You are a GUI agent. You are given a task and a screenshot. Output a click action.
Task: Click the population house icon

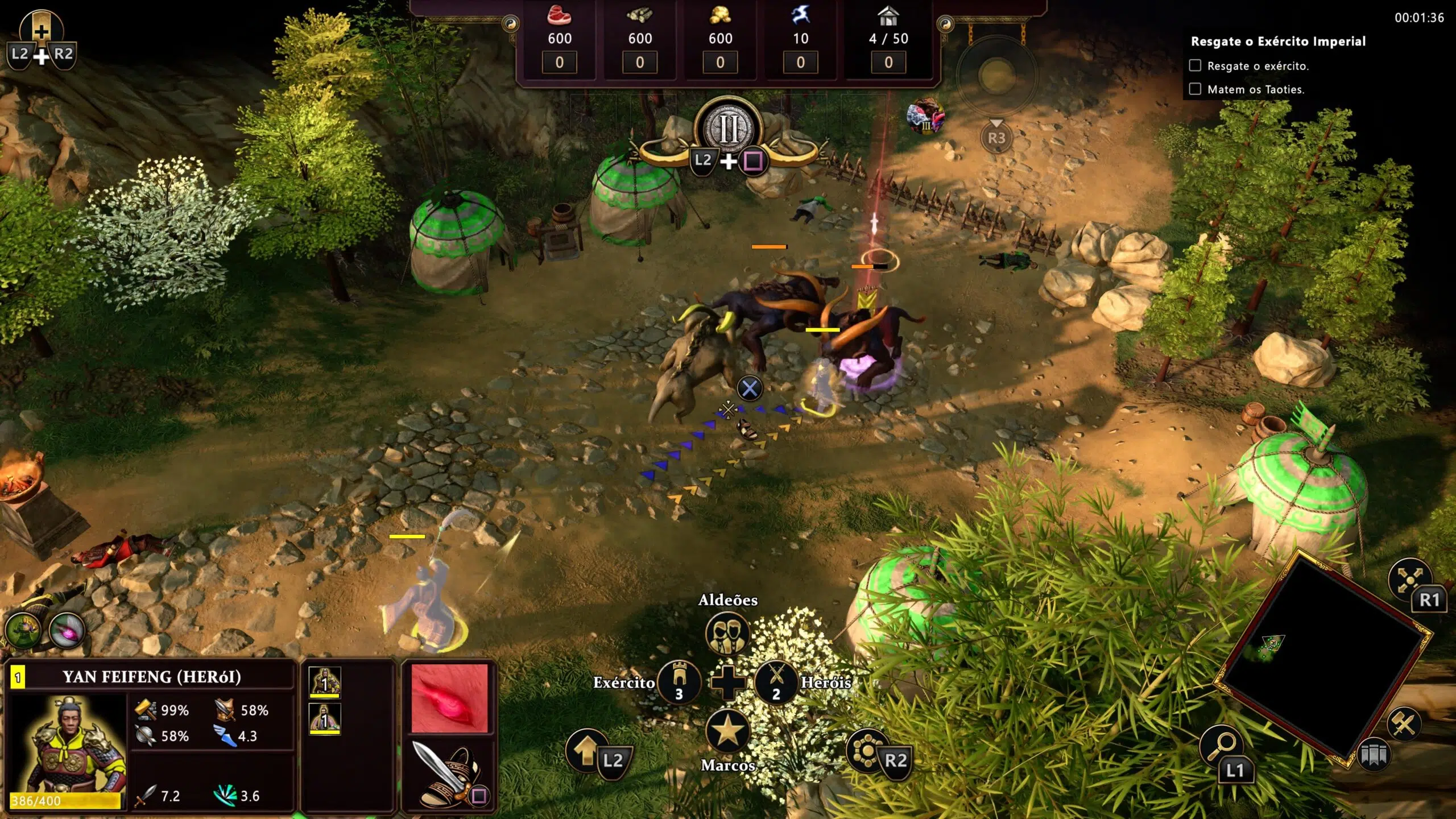(x=888, y=17)
